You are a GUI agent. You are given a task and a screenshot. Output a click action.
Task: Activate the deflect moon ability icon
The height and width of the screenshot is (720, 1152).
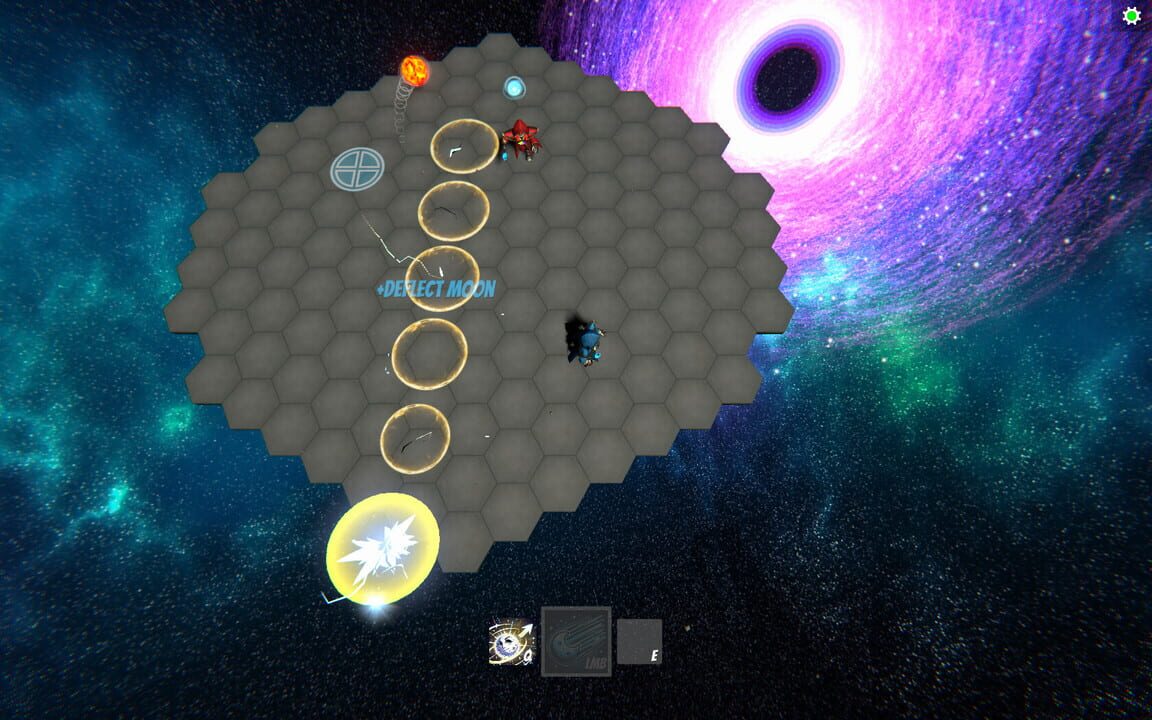(510, 643)
